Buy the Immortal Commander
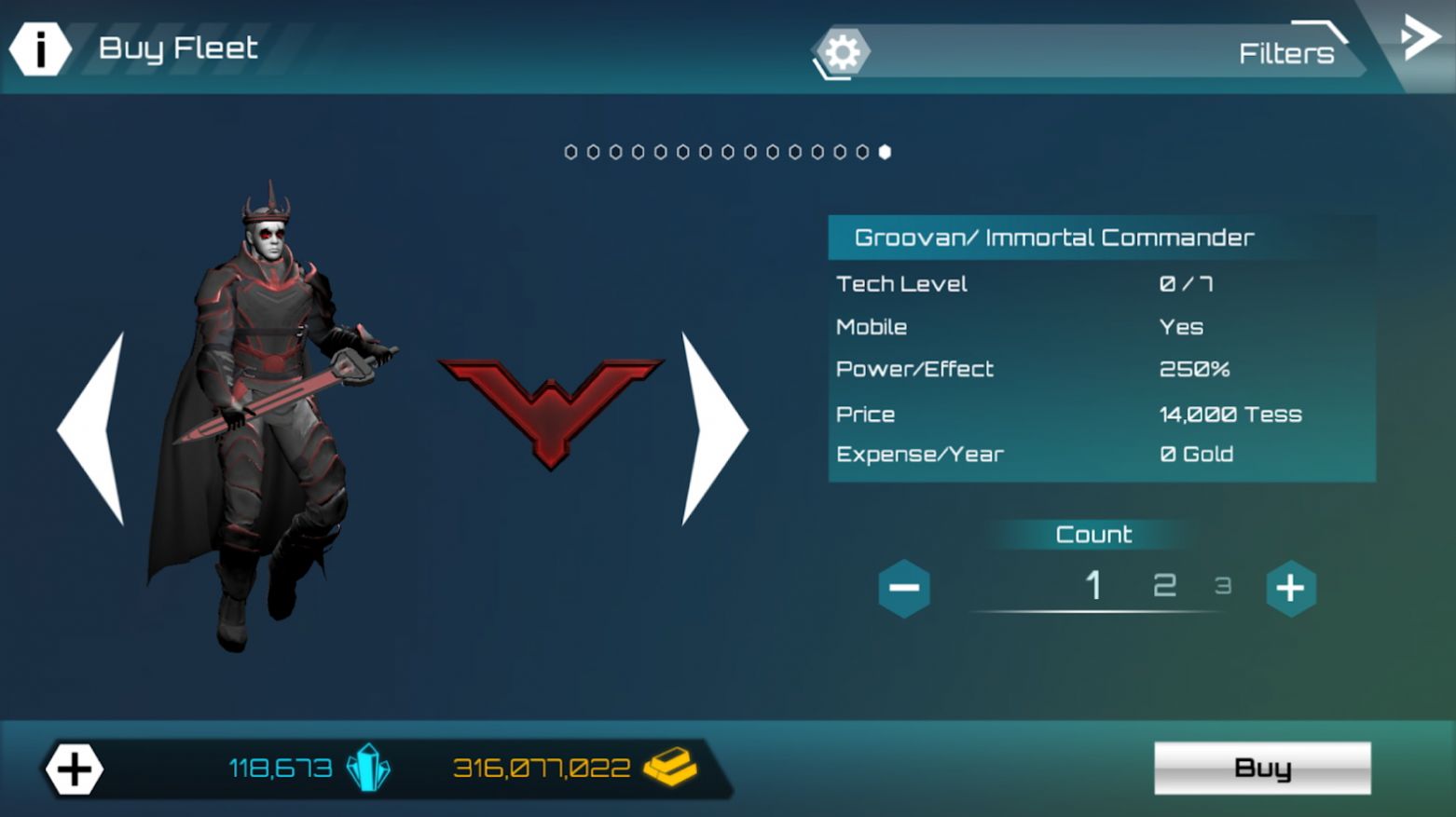Screen dimensions: 1456x817 click(x=1261, y=768)
